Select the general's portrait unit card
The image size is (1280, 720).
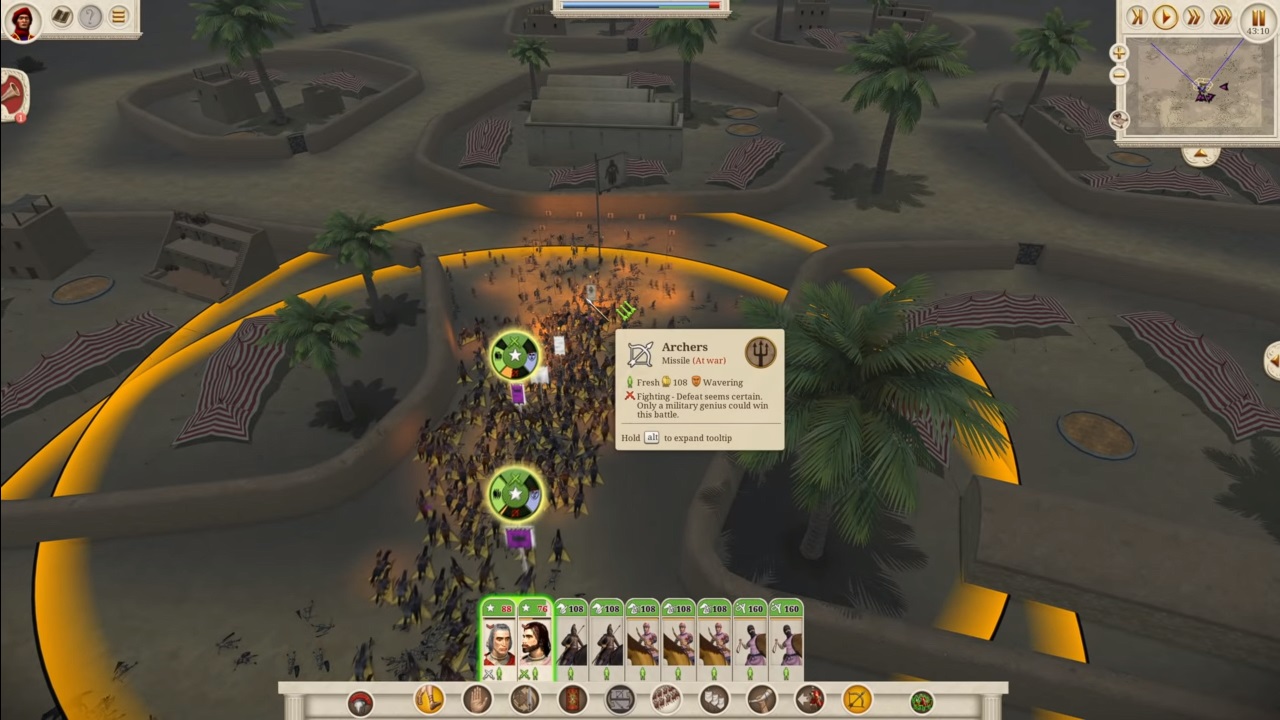[499, 640]
